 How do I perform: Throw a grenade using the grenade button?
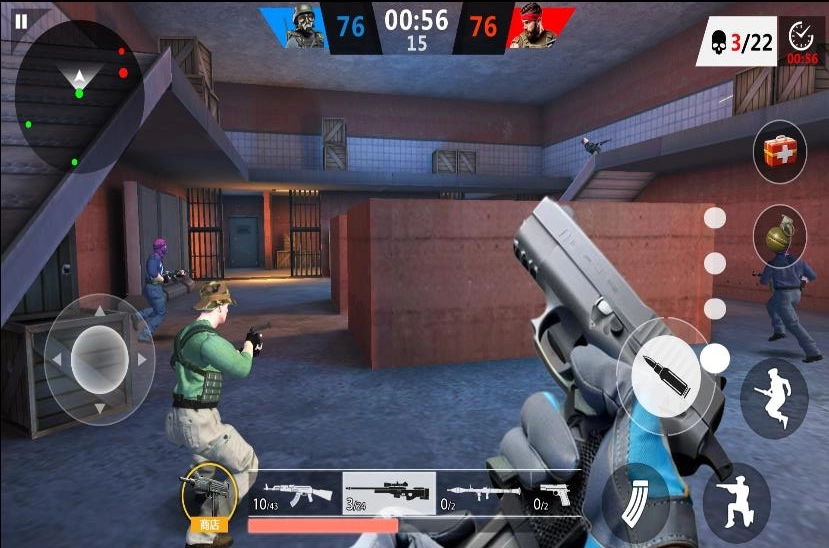point(779,236)
